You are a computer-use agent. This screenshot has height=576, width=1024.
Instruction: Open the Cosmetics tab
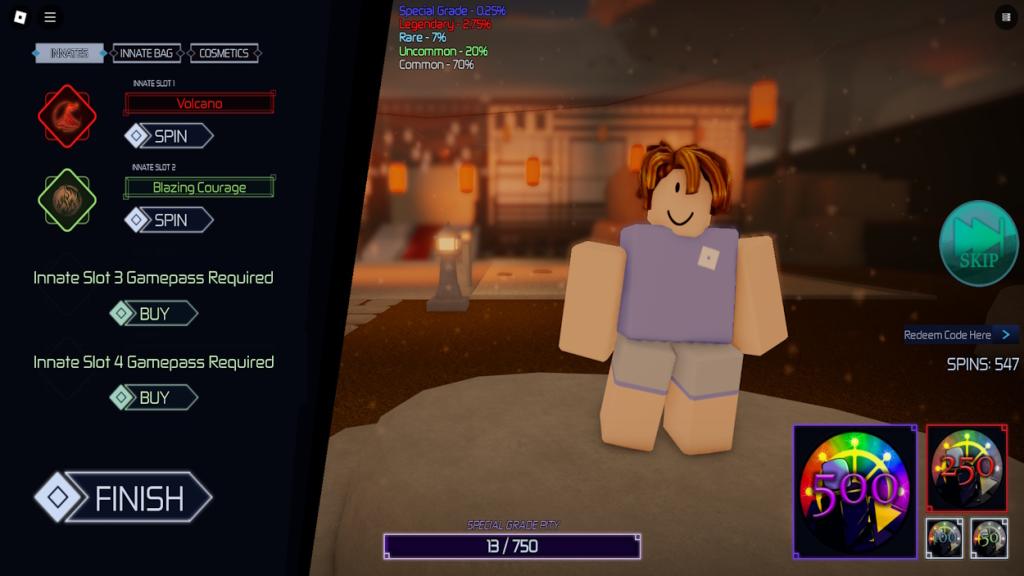pyautogui.click(x=224, y=53)
